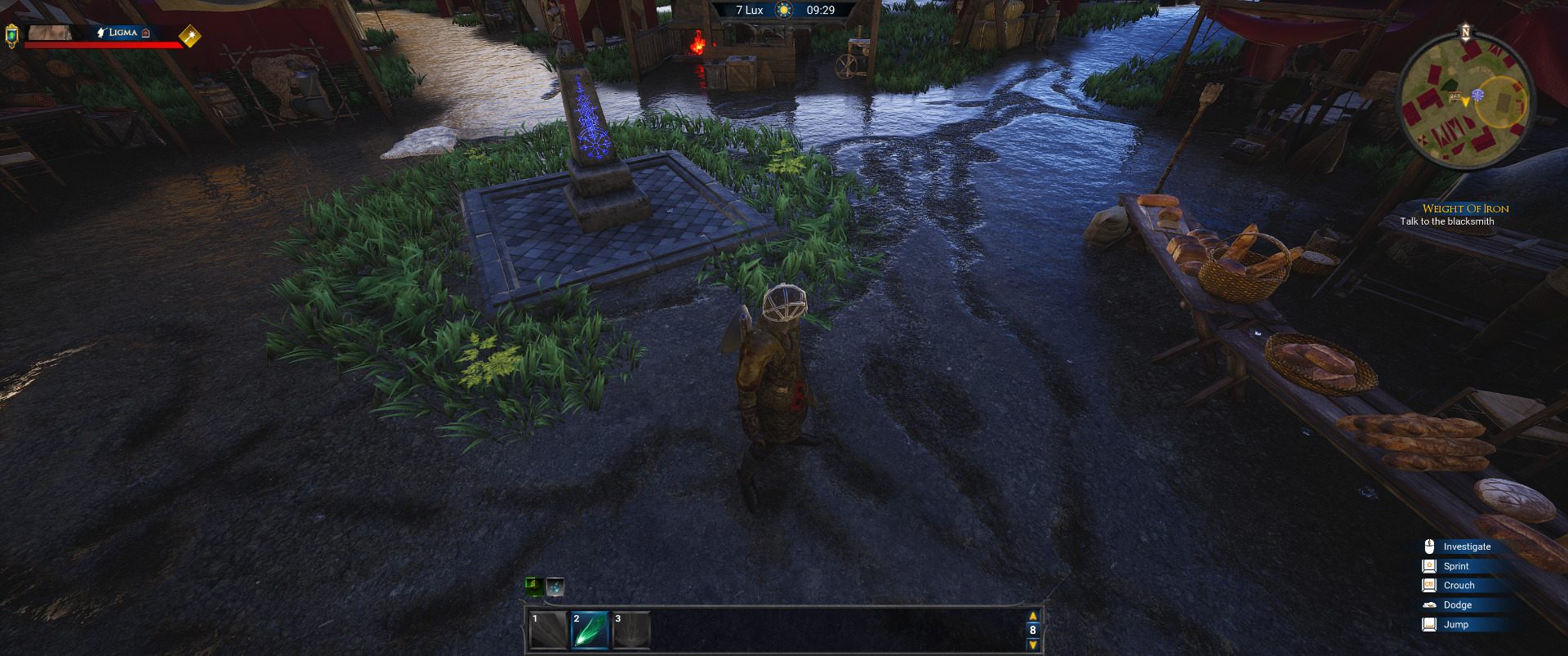Viewport: 1568px width, 656px height.
Task: Click the Ligma character portrait
Action: pyautogui.click(x=51, y=33)
